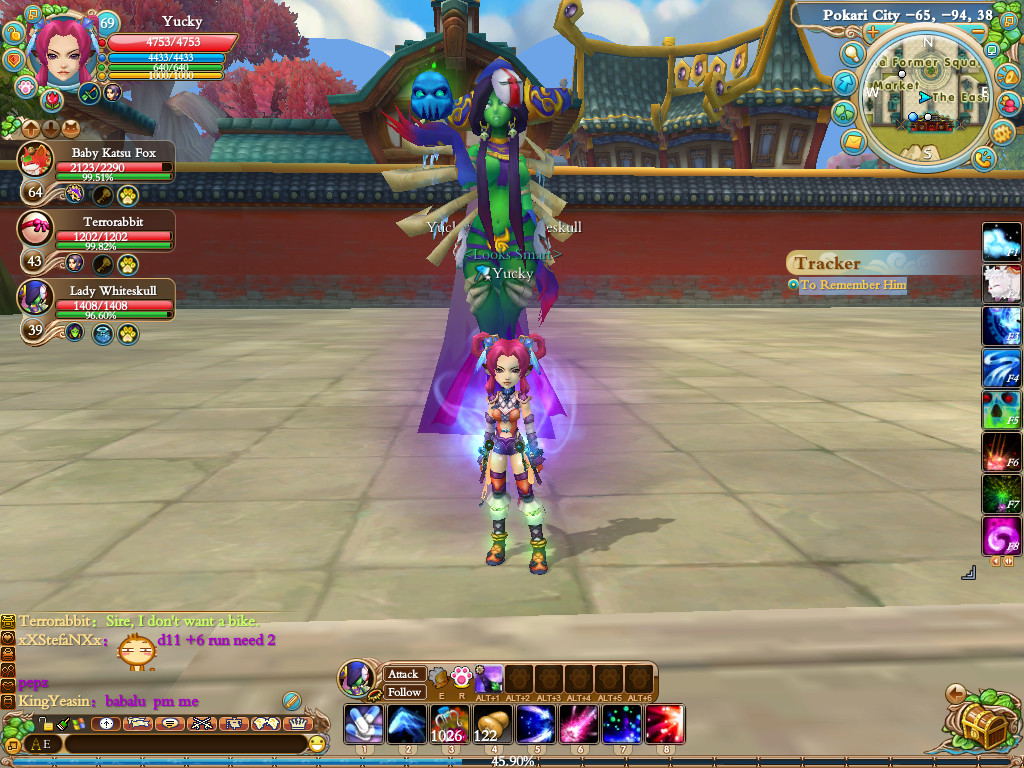Click the Follow pet command button
The width and height of the screenshot is (1024, 768).
pos(404,692)
